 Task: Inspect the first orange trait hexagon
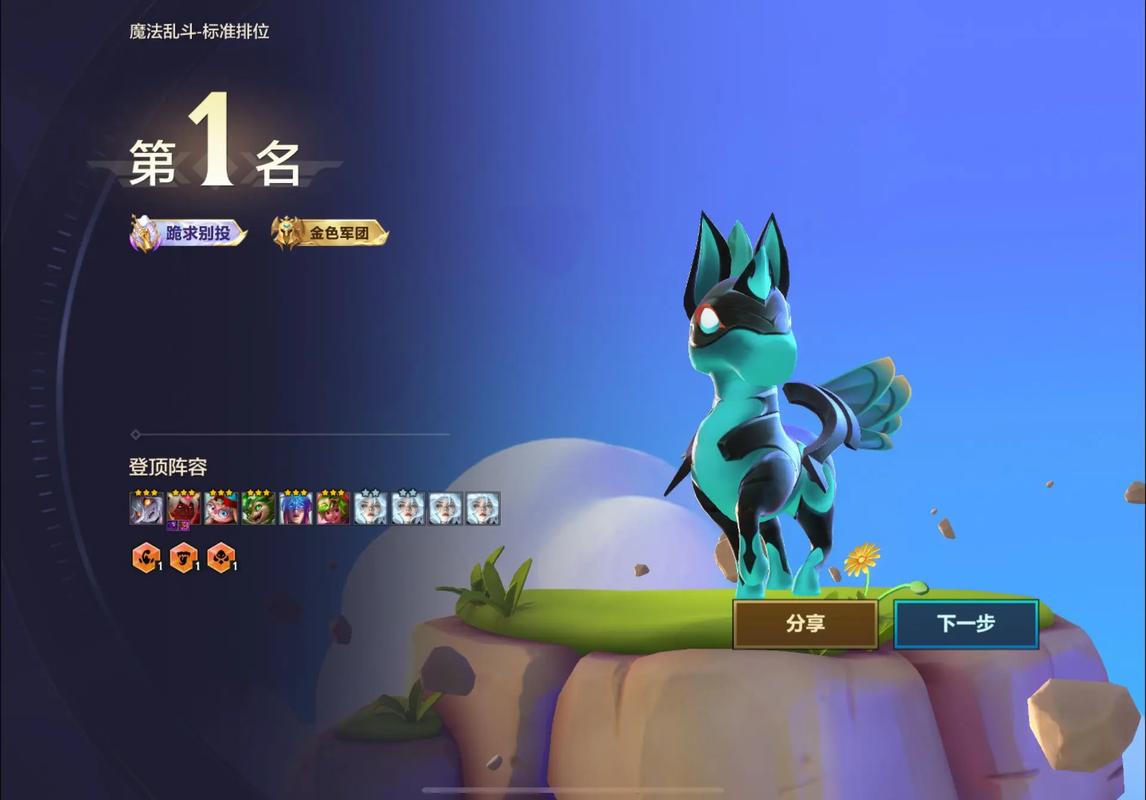(146, 558)
